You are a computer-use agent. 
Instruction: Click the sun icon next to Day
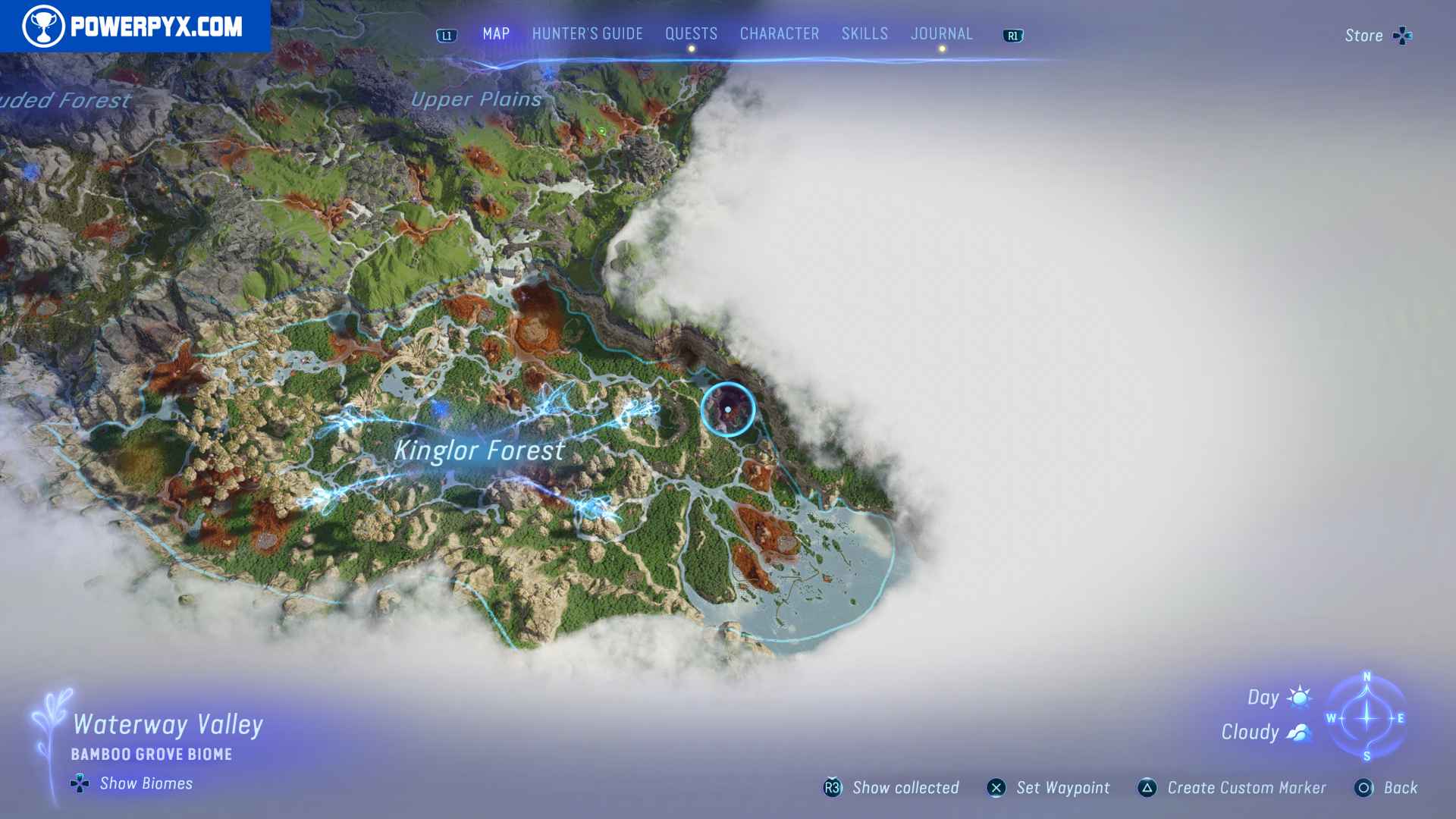[x=1298, y=696]
